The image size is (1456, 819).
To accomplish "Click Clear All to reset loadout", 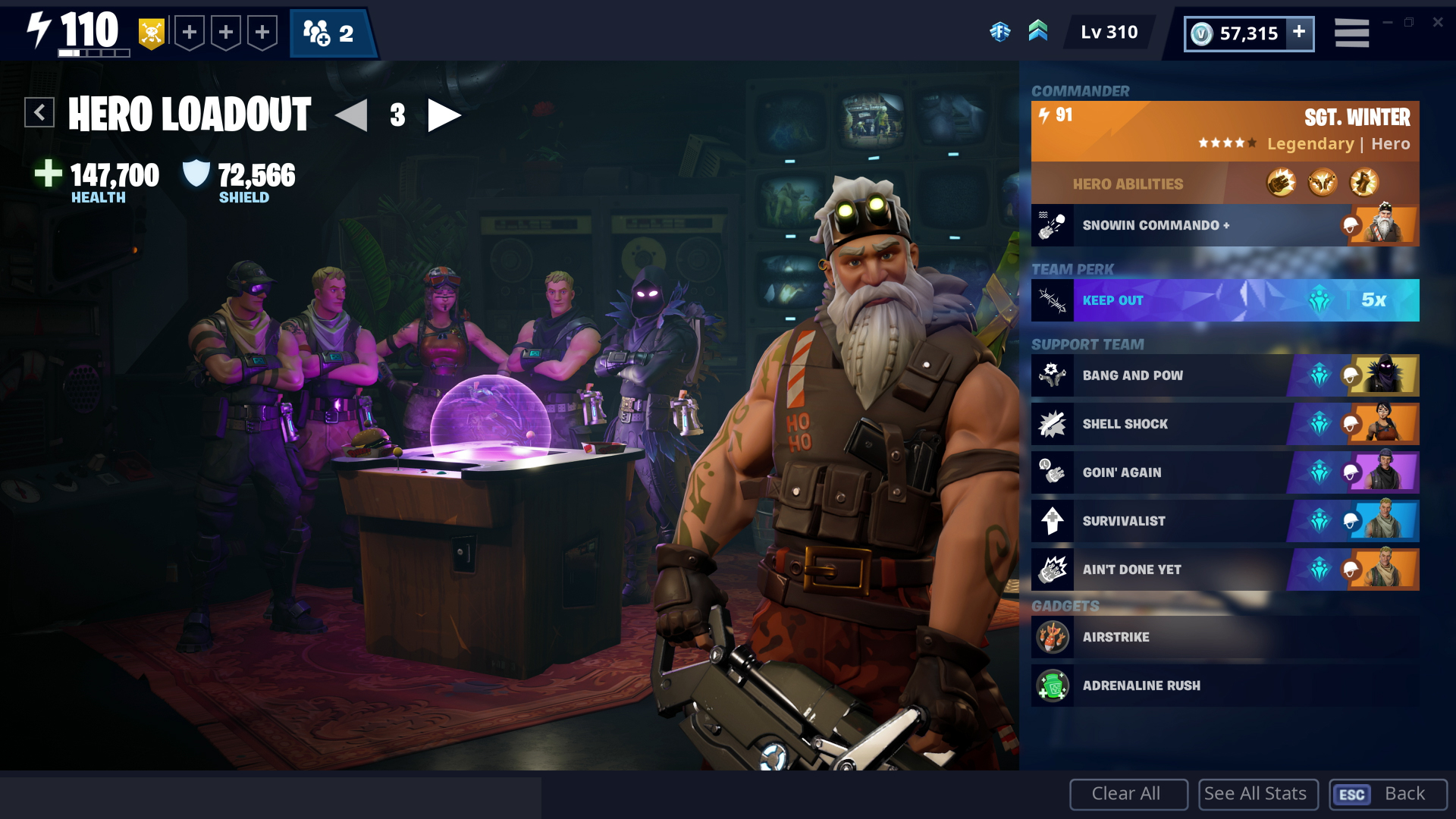I will coord(1128,794).
